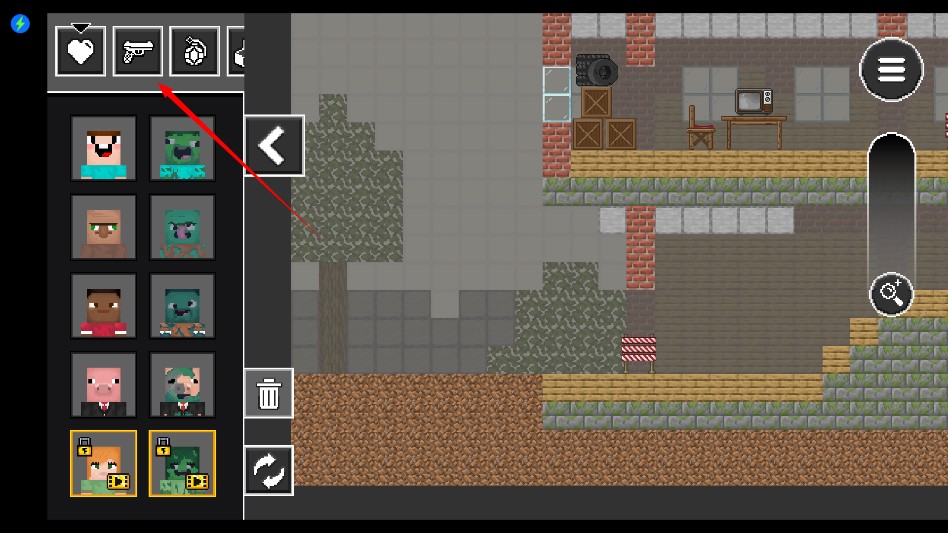Open the grenade explosives tab
Screen dimensions: 948x533
pos(194,51)
